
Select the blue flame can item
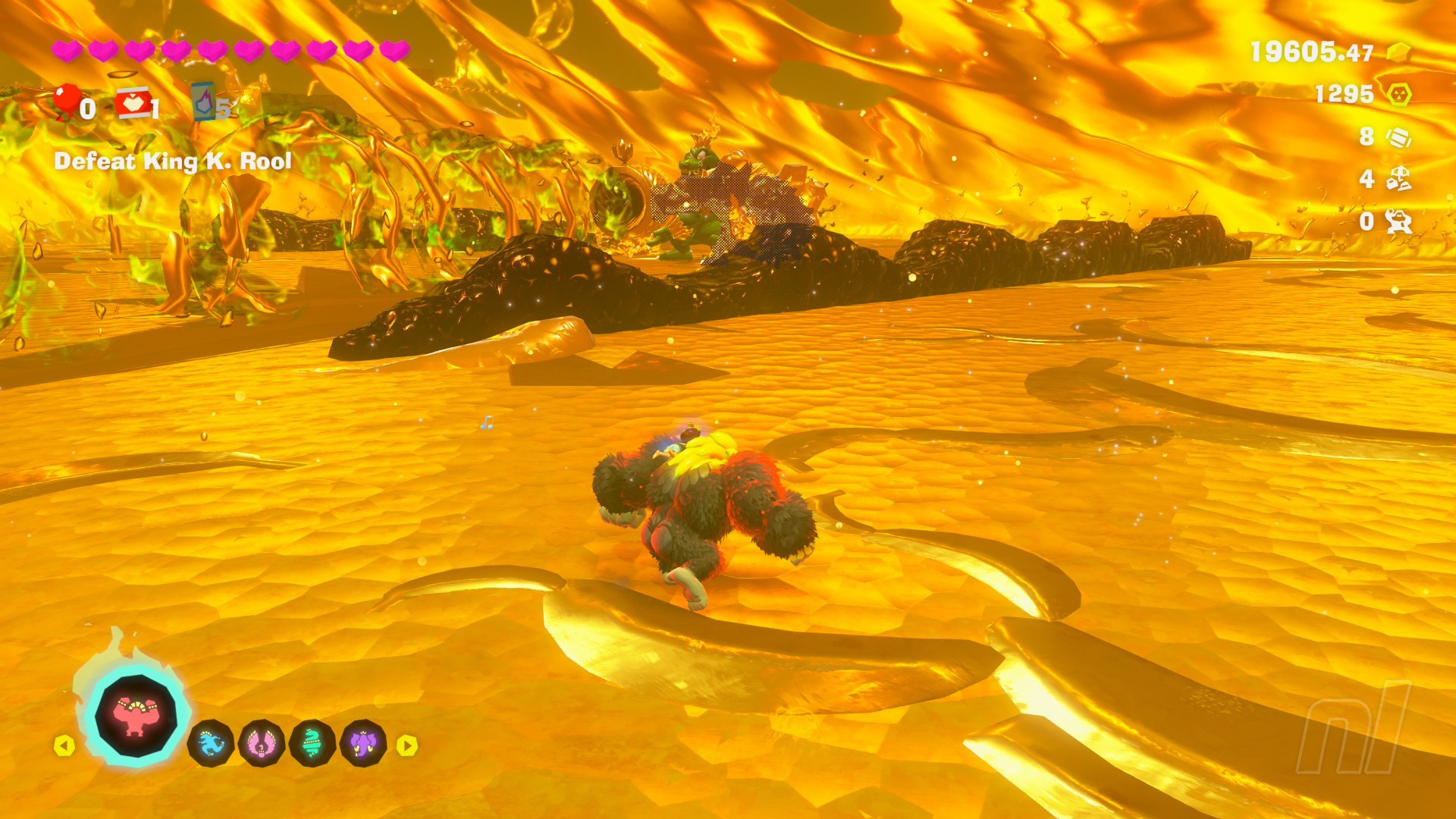point(203,102)
